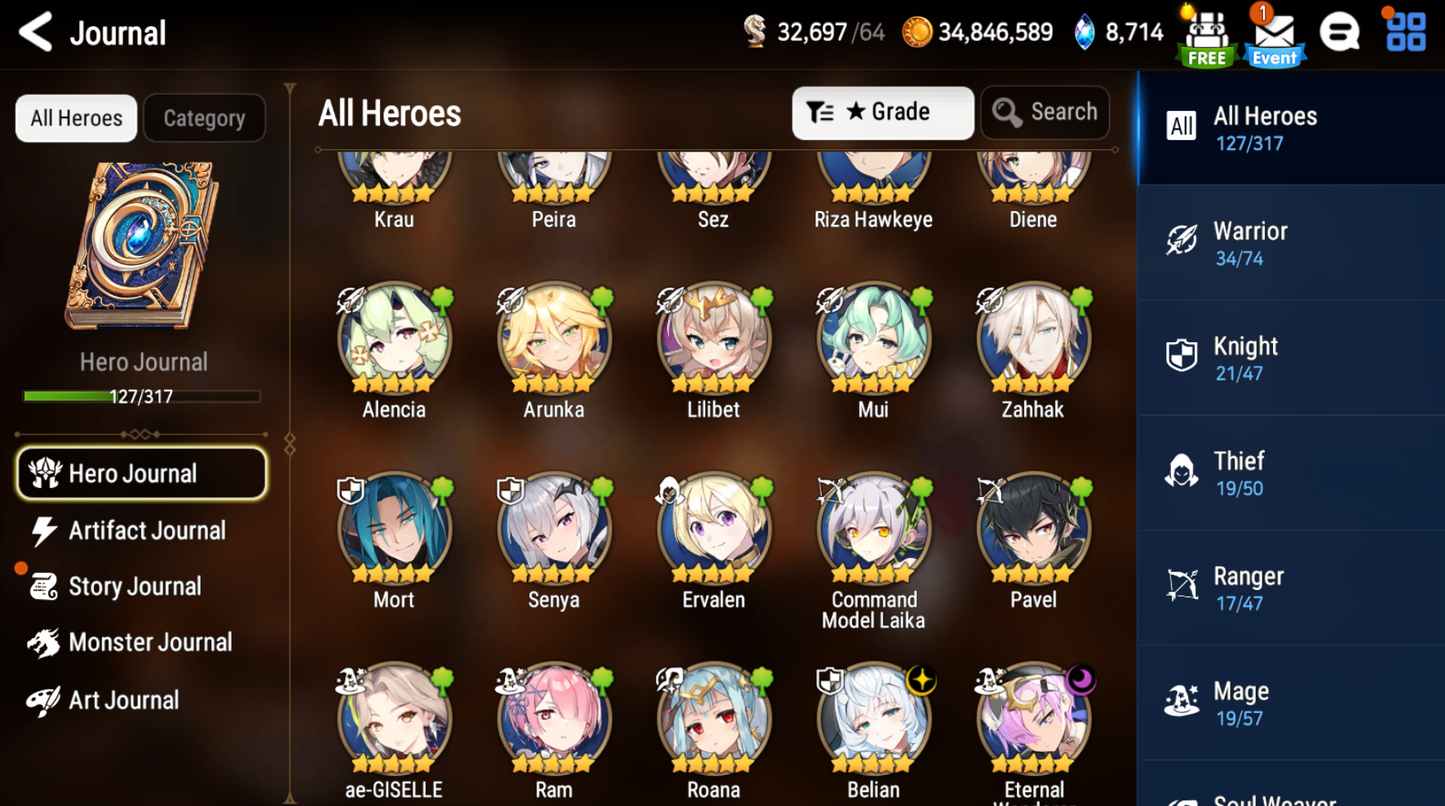Image resolution: width=1445 pixels, height=806 pixels.
Task: Claim the FREE shop offer
Action: tap(1205, 35)
